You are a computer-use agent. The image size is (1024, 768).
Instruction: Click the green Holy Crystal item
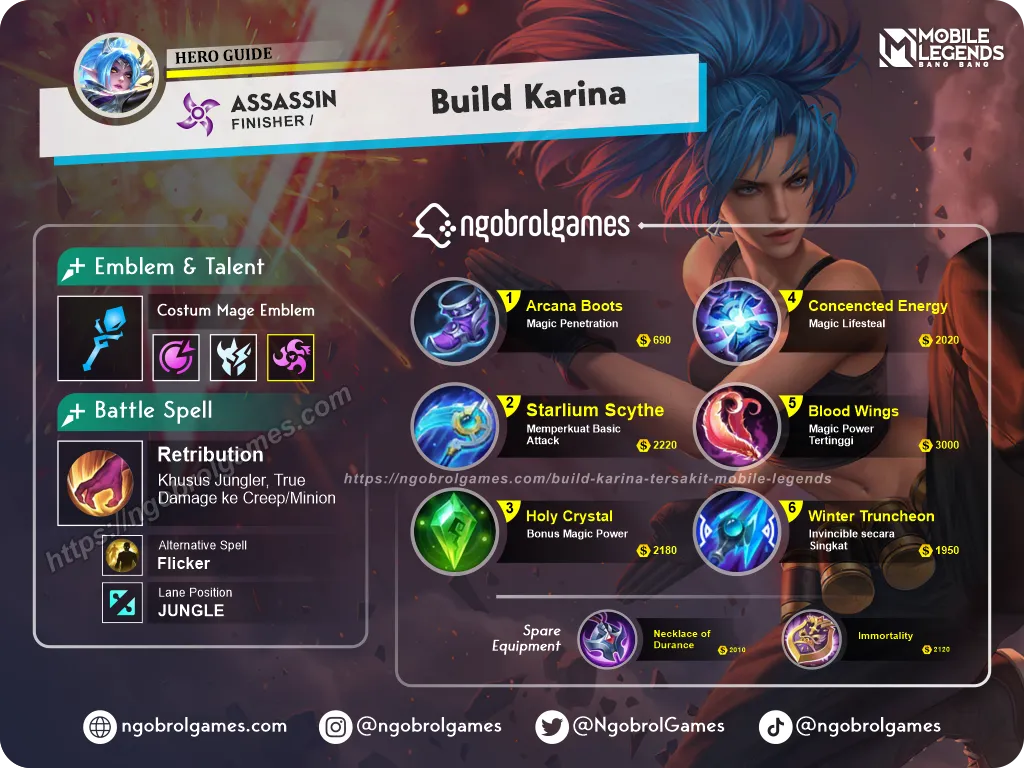pyautogui.click(x=455, y=532)
